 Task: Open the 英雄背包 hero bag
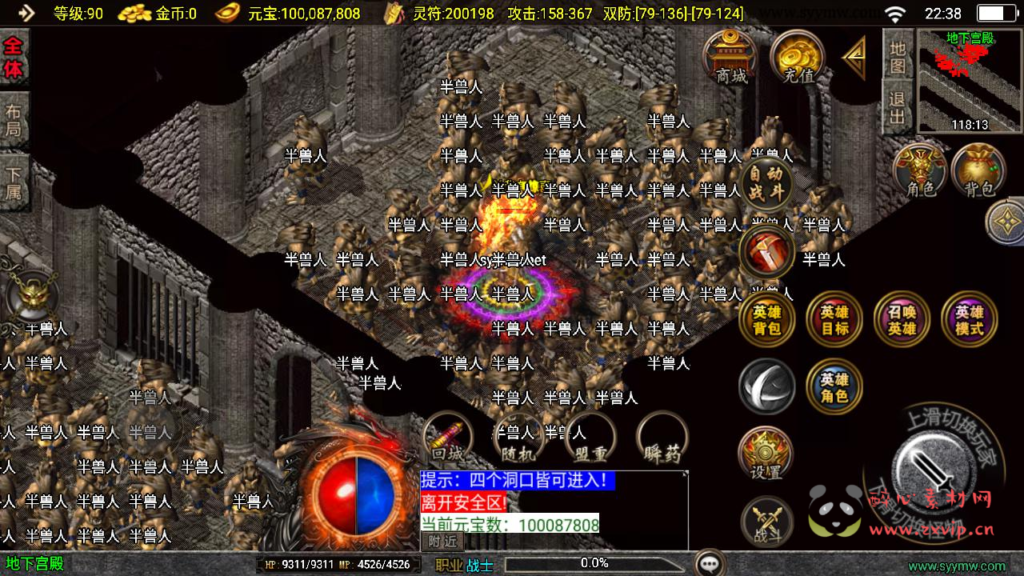(767, 319)
